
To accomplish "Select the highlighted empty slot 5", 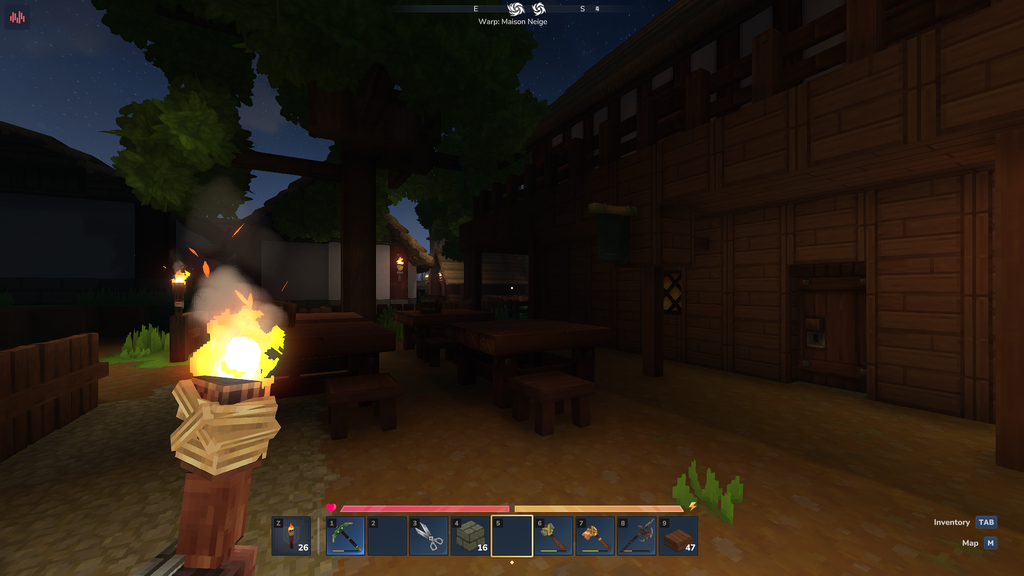I will point(512,536).
